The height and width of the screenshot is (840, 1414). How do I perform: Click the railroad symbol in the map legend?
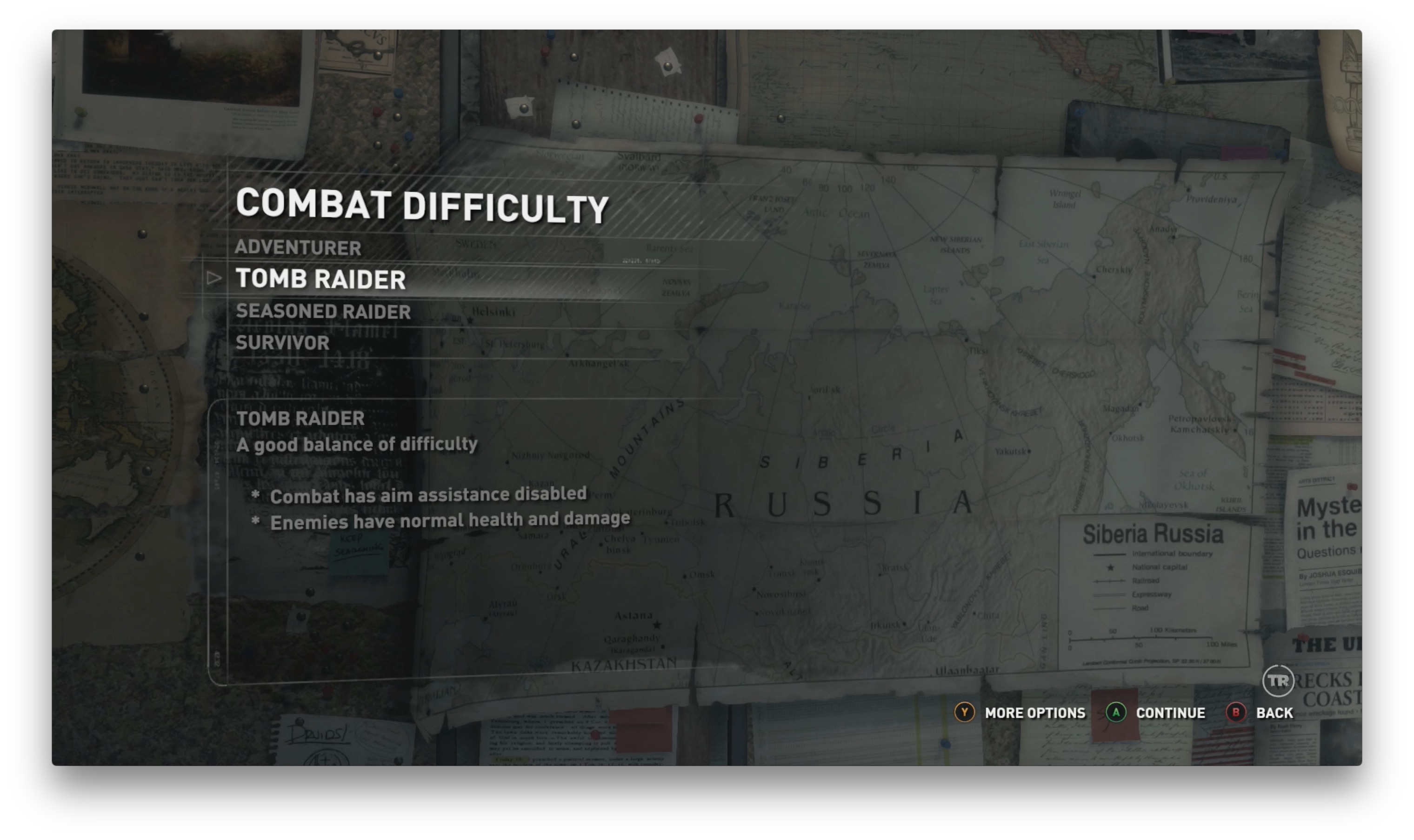(x=1110, y=581)
